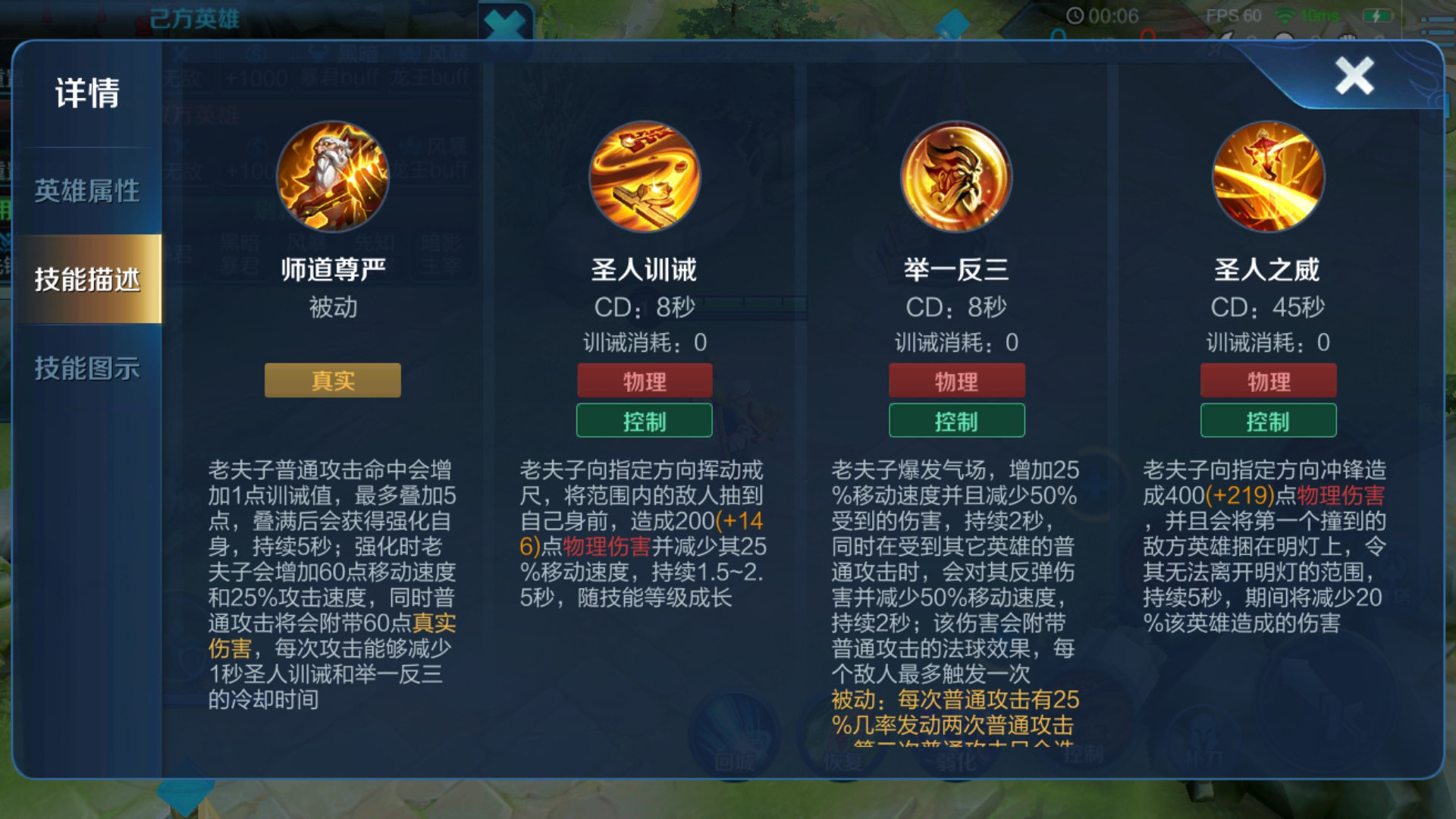1456x819 pixels.
Task: Select the 圣人训诫 skill icon
Action: tap(645, 176)
